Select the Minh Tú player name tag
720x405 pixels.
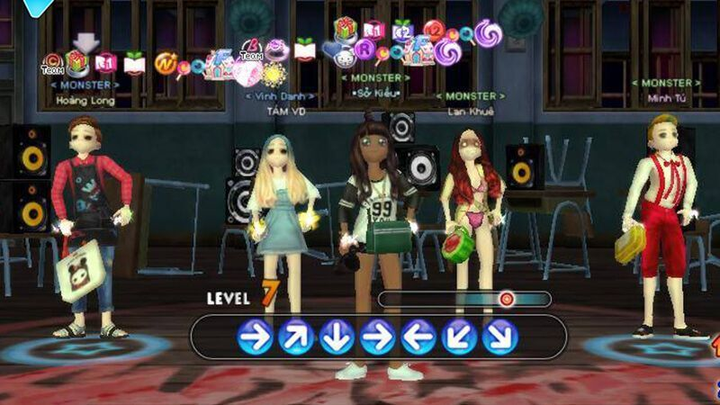tap(664, 98)
